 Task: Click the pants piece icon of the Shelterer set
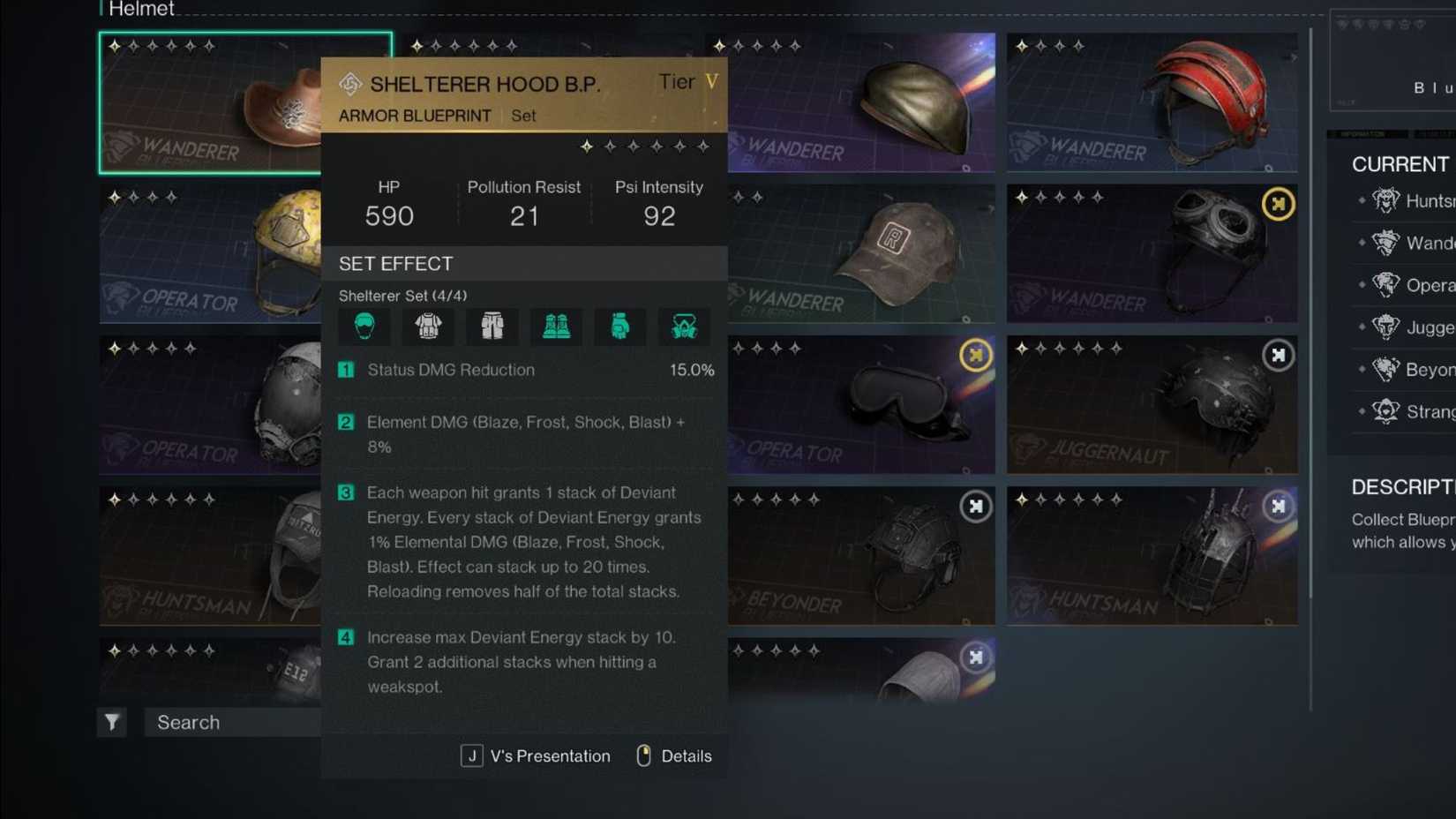(492, 327)
